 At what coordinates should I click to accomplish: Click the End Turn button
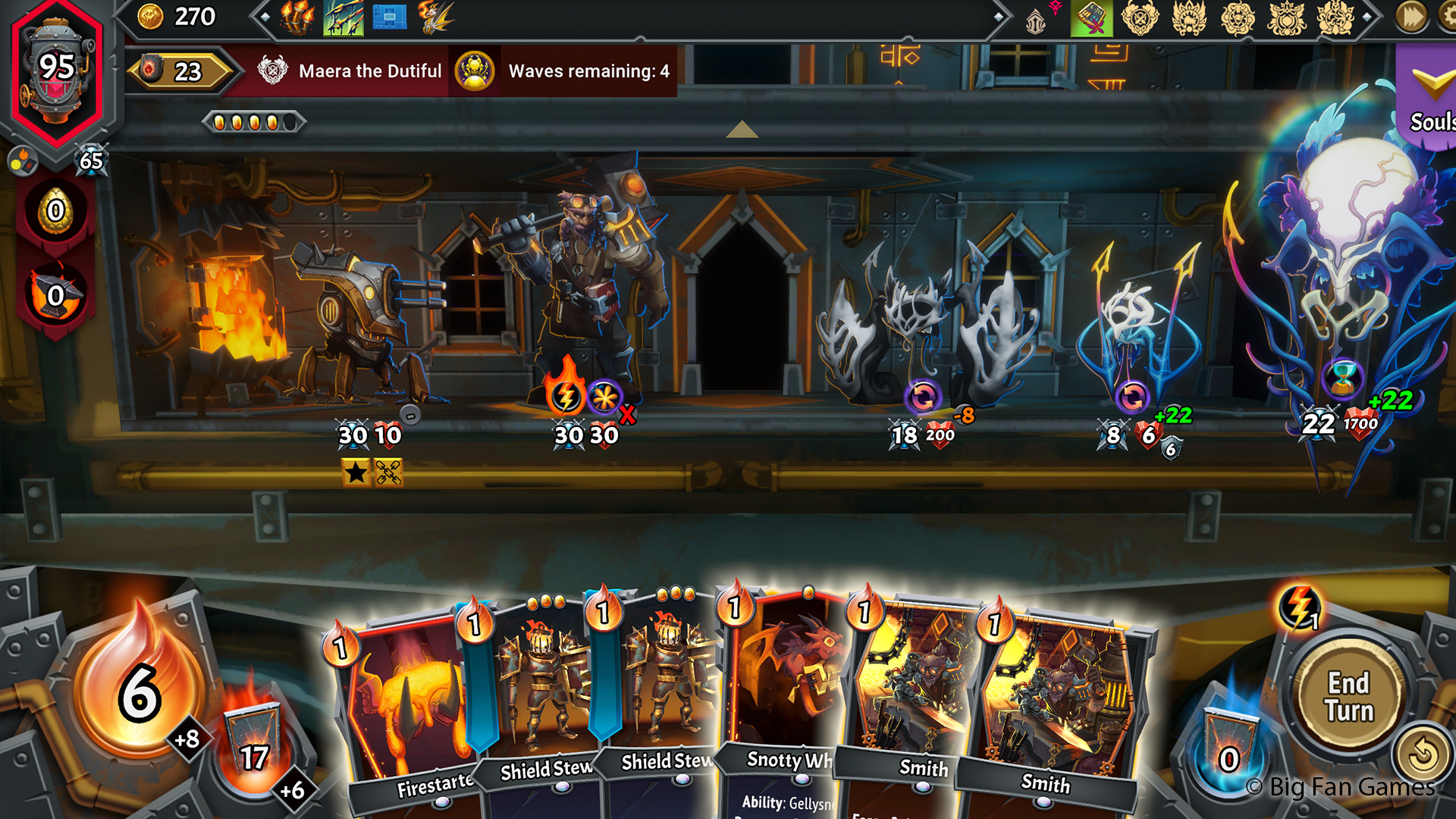click(1349, 696)
